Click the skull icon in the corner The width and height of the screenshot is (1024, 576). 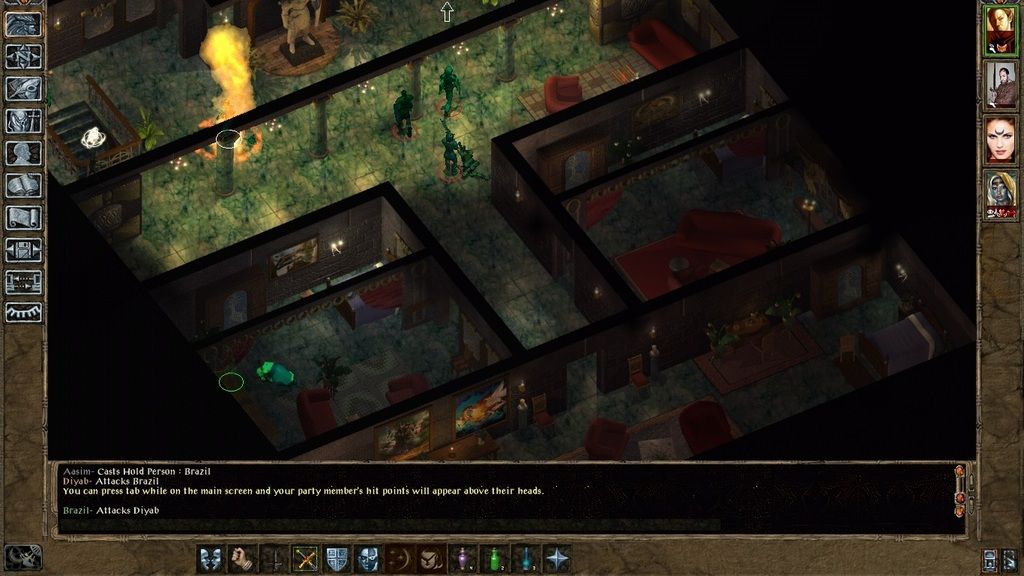pyautogui.click(x=23, y=557)
